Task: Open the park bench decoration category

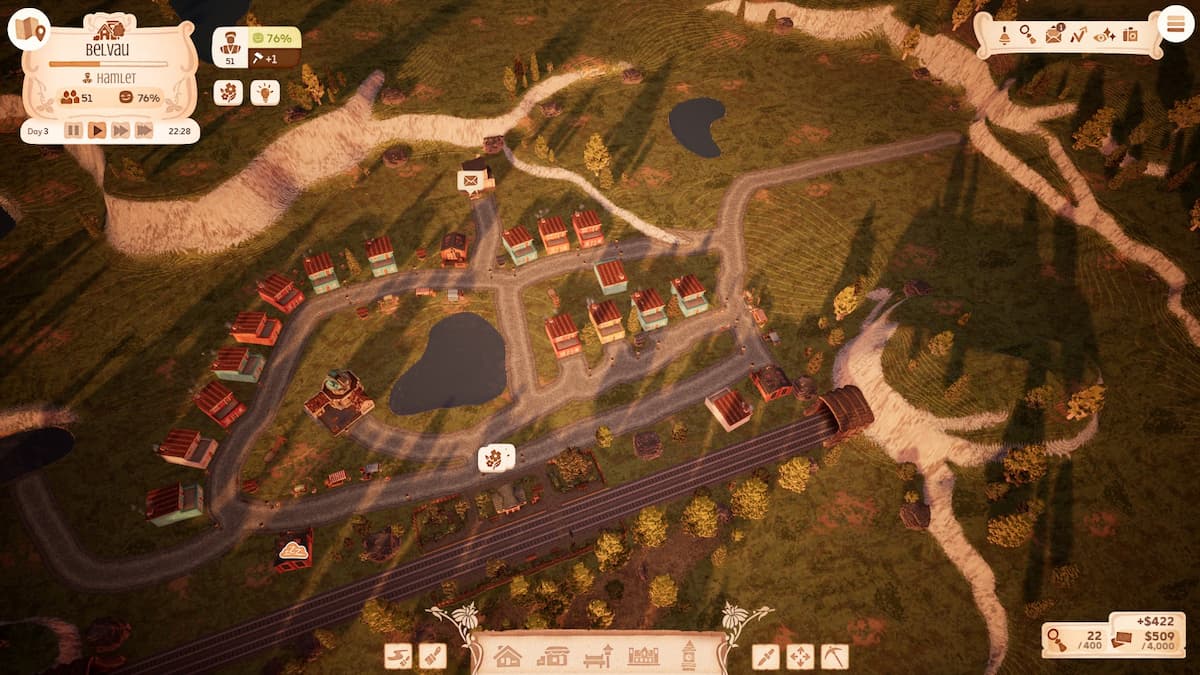Action: (x=598, y=656)
